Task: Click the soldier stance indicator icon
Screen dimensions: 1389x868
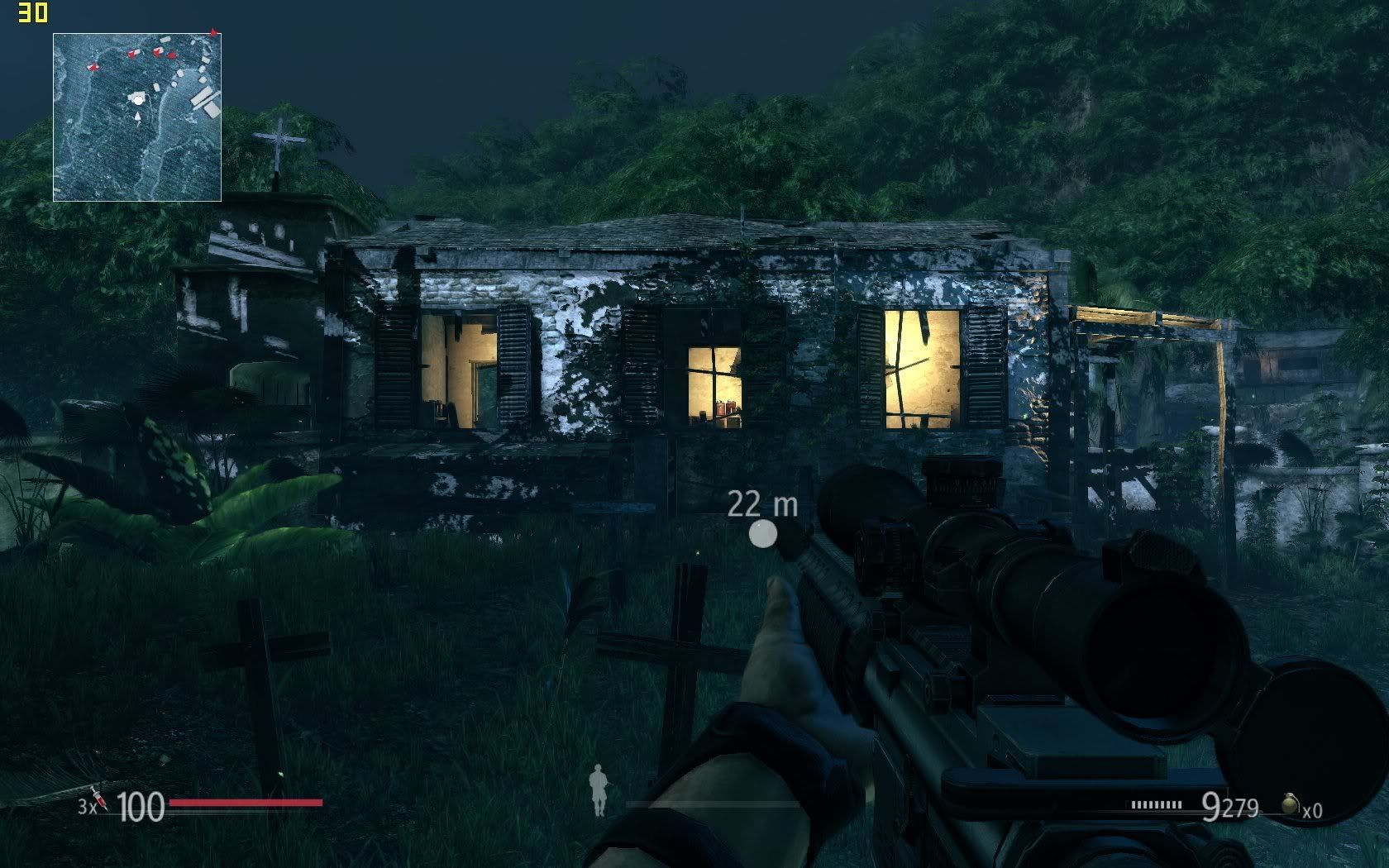Action: [x=597, y=790]
